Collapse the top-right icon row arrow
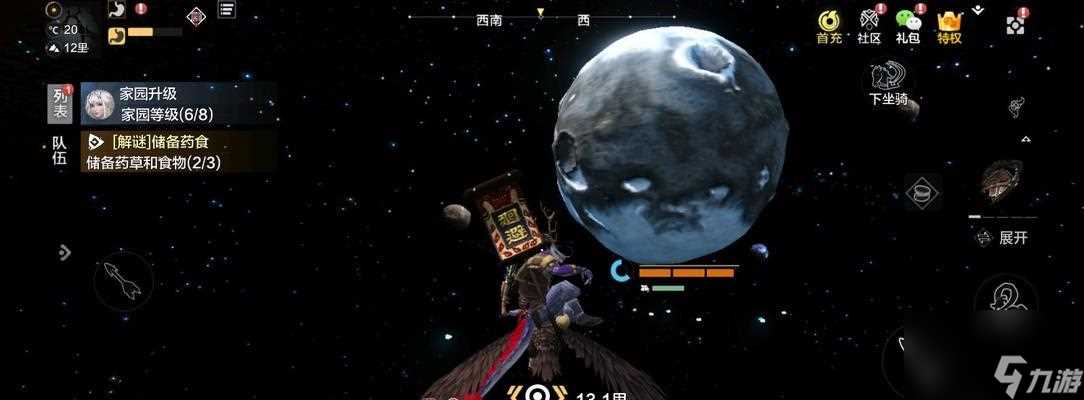The width and height of the screenshot is (1084, 400). pos(978,9)
